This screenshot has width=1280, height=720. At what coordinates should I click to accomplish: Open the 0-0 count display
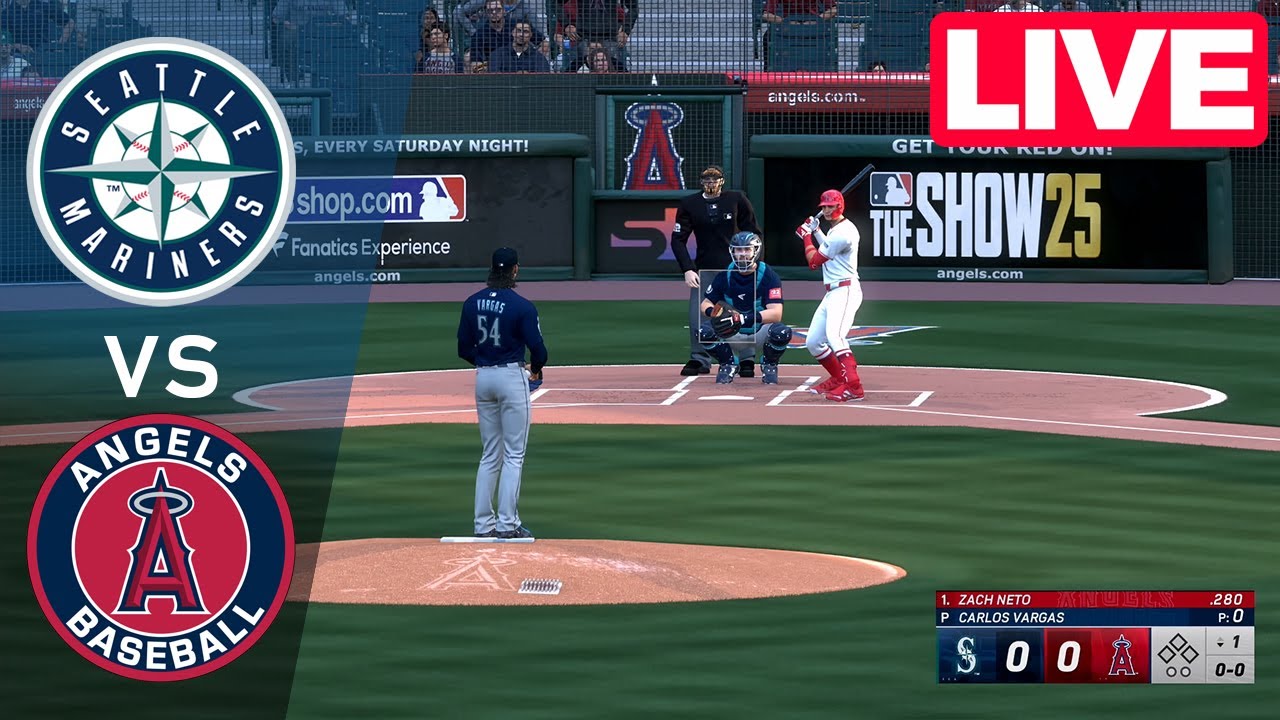click(1228, 669)
